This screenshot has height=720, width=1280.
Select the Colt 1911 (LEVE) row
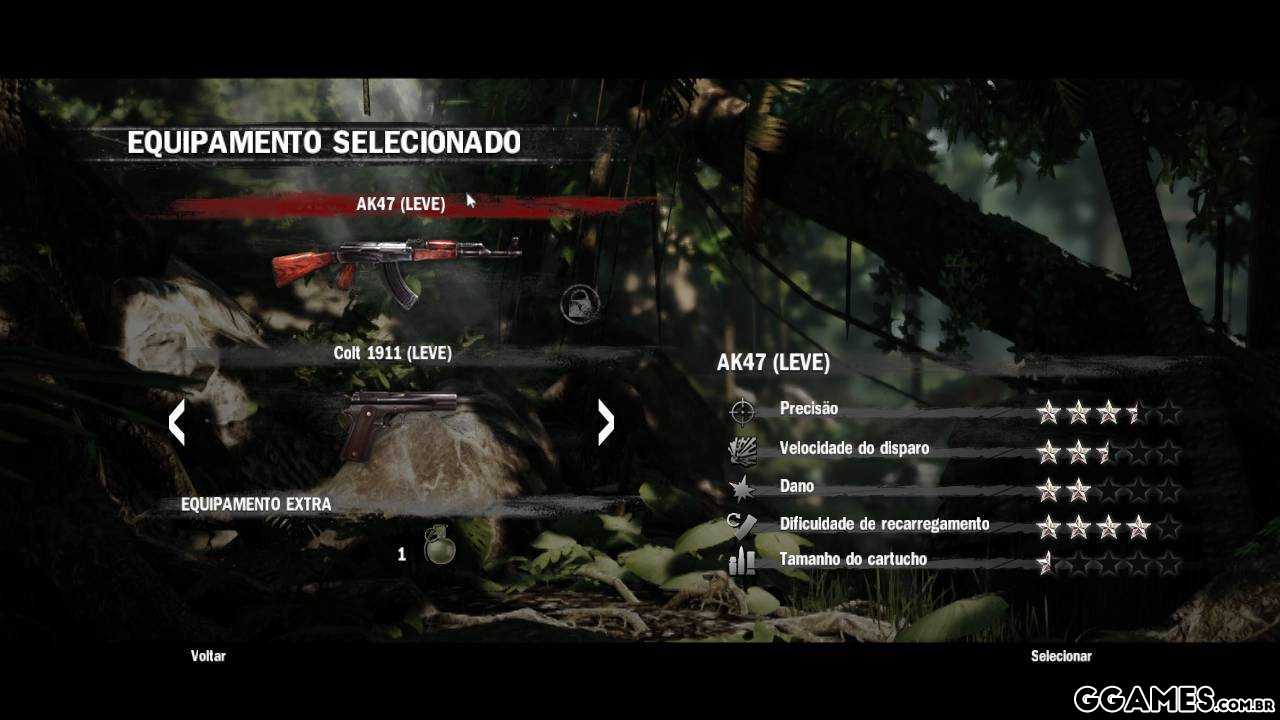point(392,353)
